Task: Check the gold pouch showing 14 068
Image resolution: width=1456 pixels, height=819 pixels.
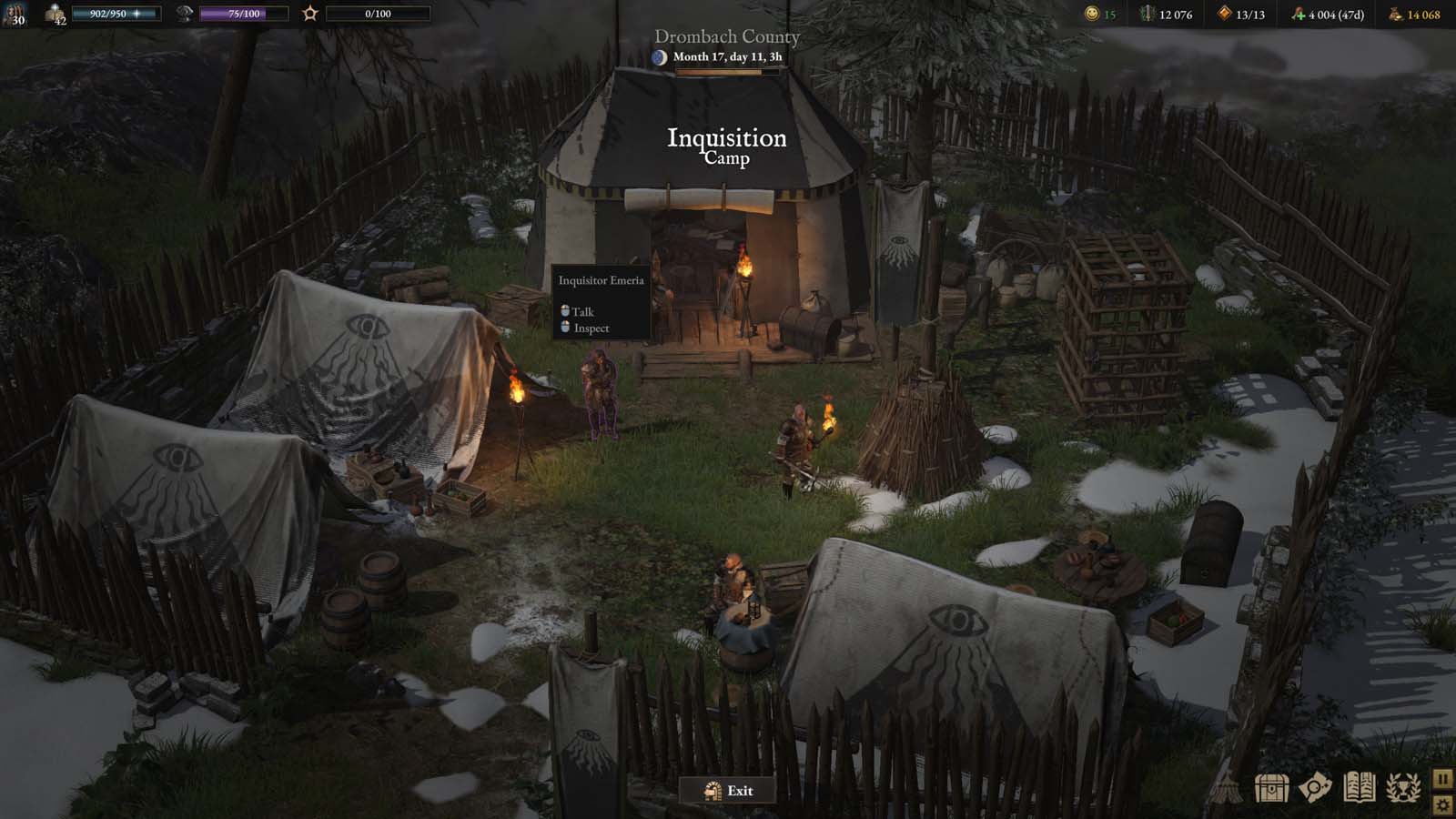Action: pyautogui.click(x=1395, y=15)
